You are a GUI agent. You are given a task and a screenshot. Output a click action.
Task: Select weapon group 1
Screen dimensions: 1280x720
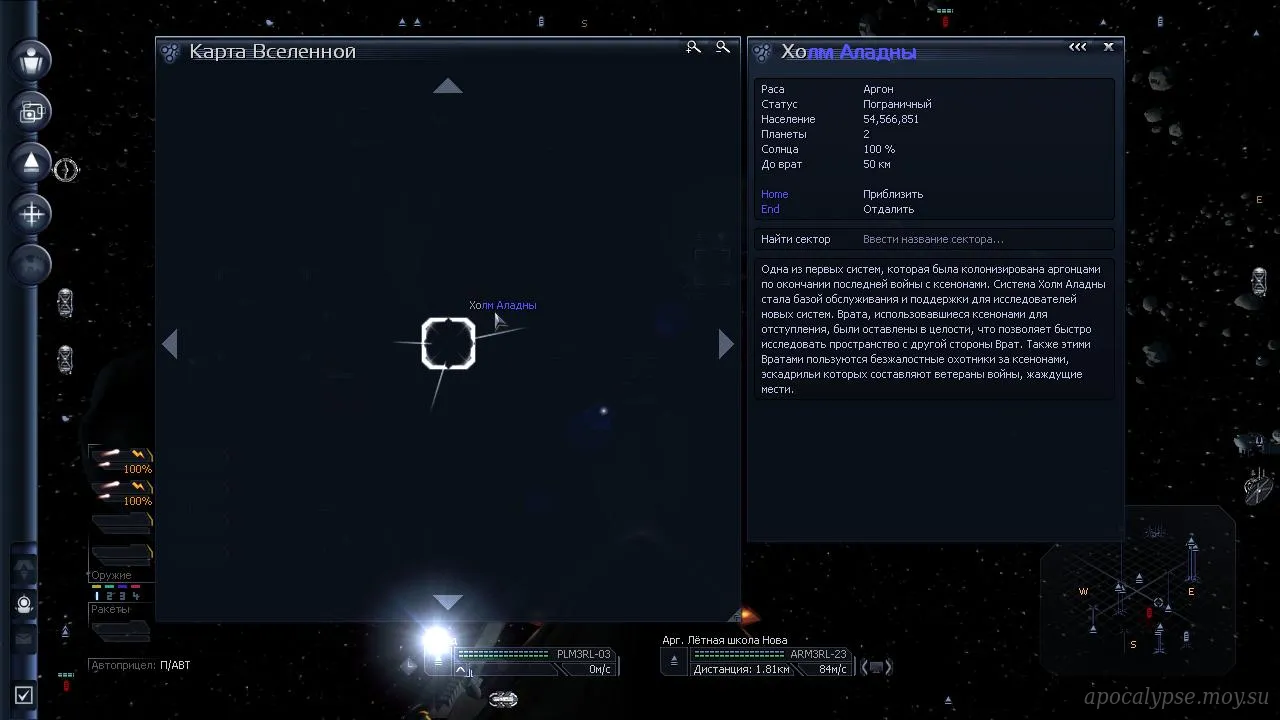98,596
